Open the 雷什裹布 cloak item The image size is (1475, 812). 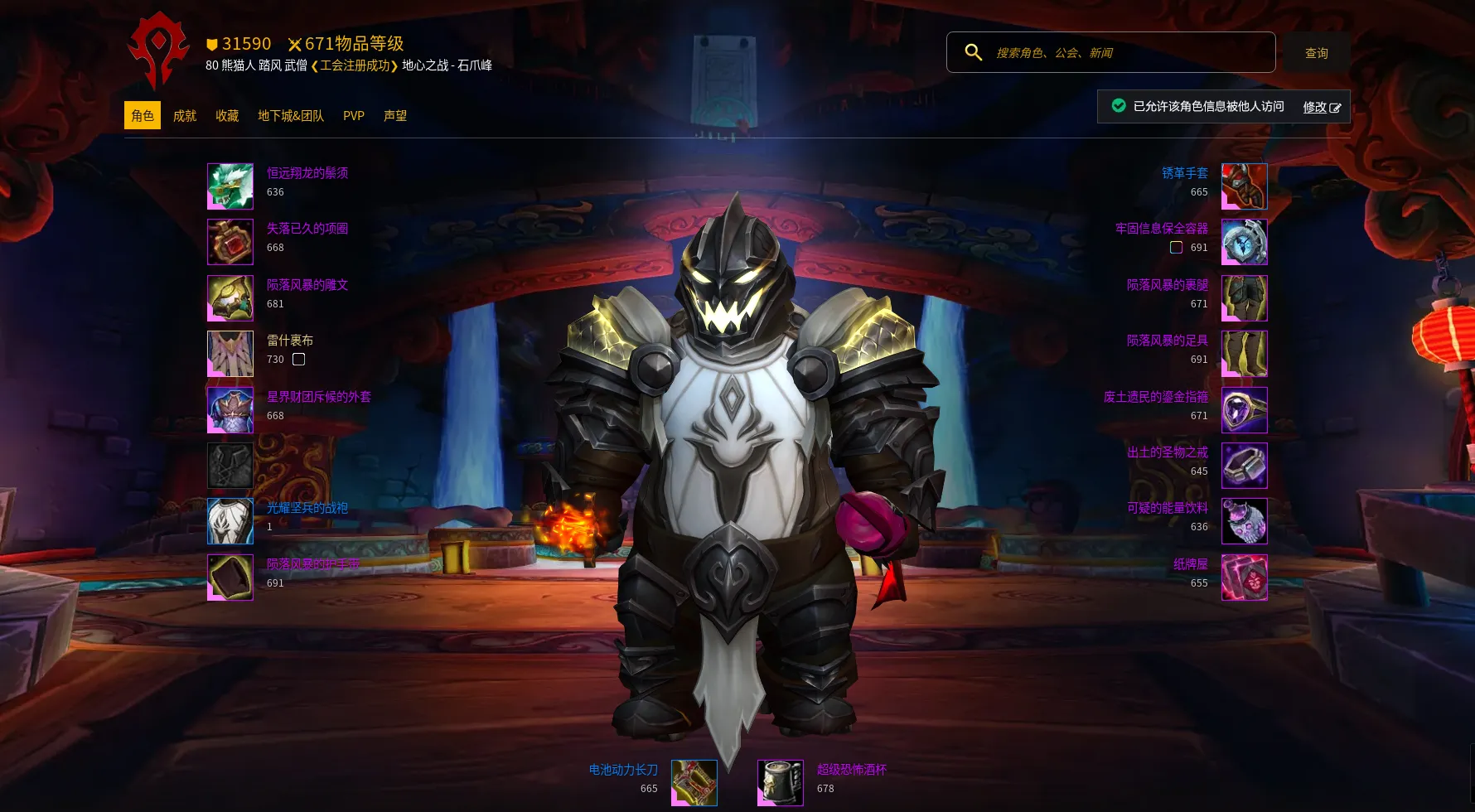click(x=230, y=354)
